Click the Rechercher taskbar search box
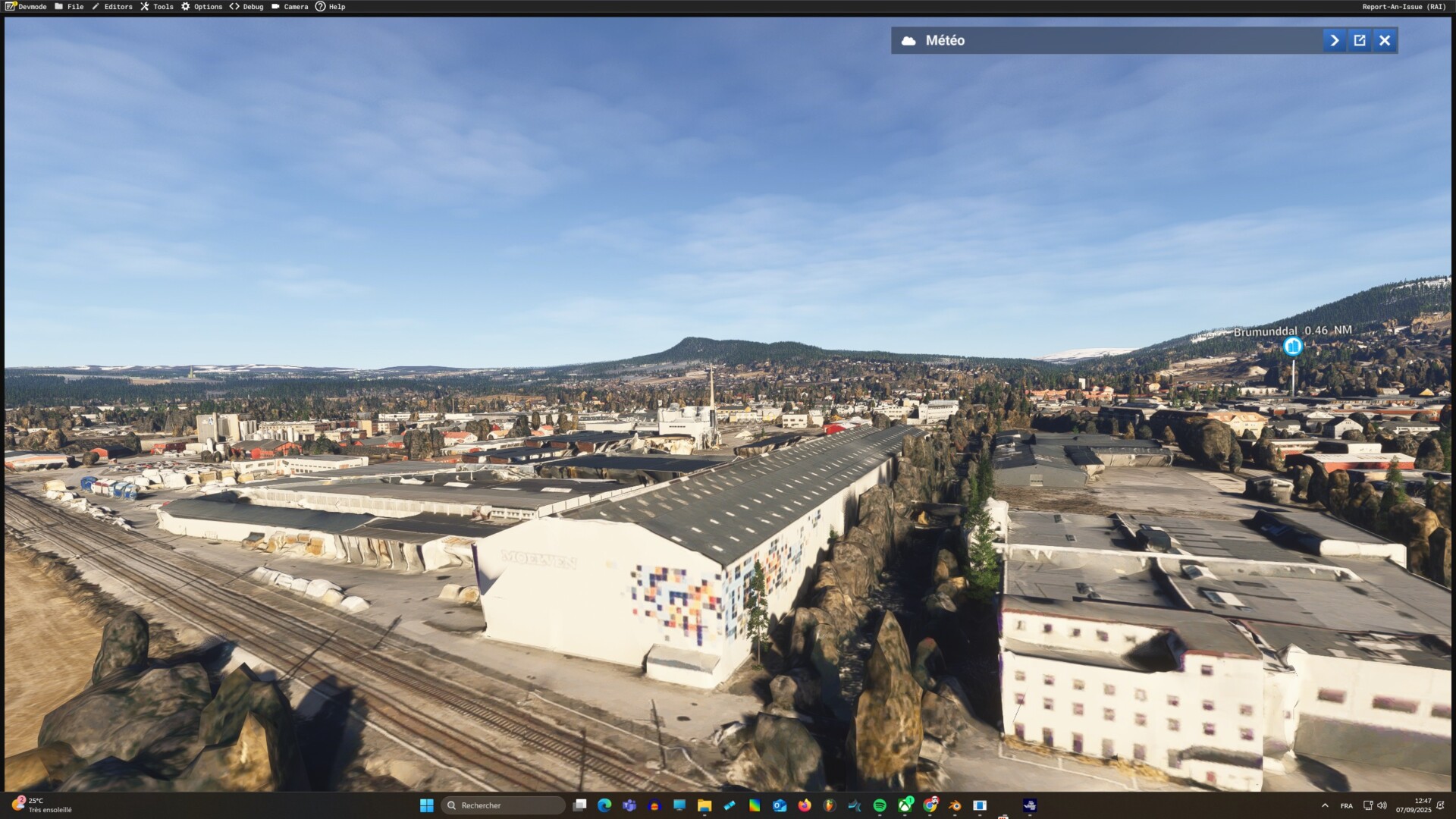Viewport: 1456px width, 819px height. coord(504,805)
